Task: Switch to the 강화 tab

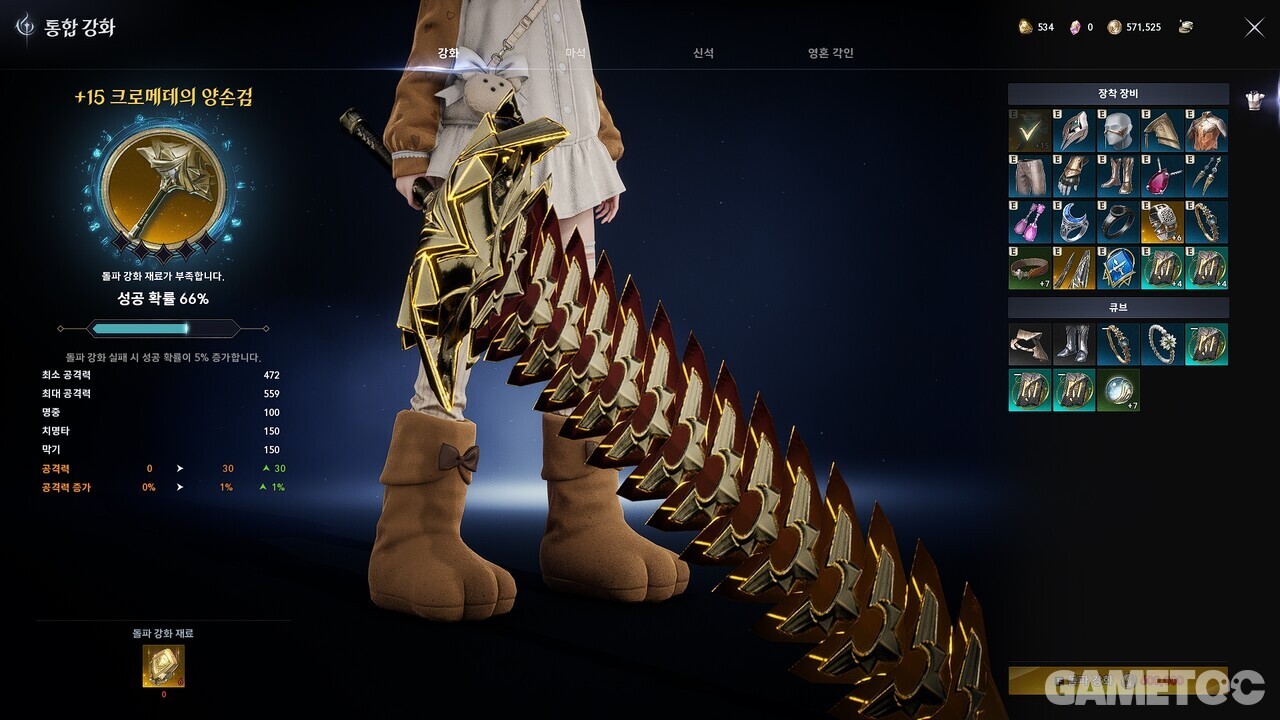Action: pos(448,53)
